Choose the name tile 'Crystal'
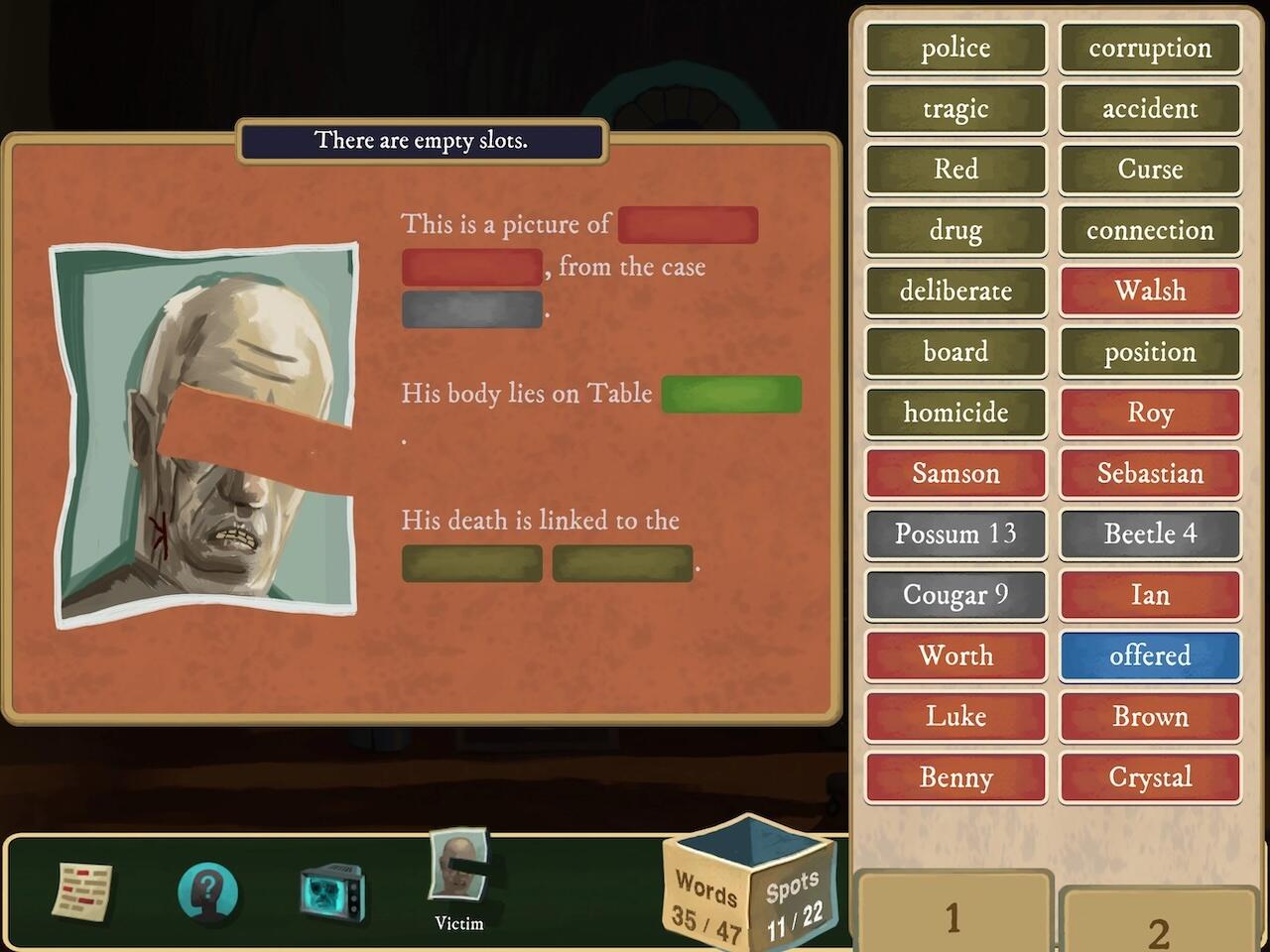The height and width of the screenshot is (952, 1270). point(1150,777)
